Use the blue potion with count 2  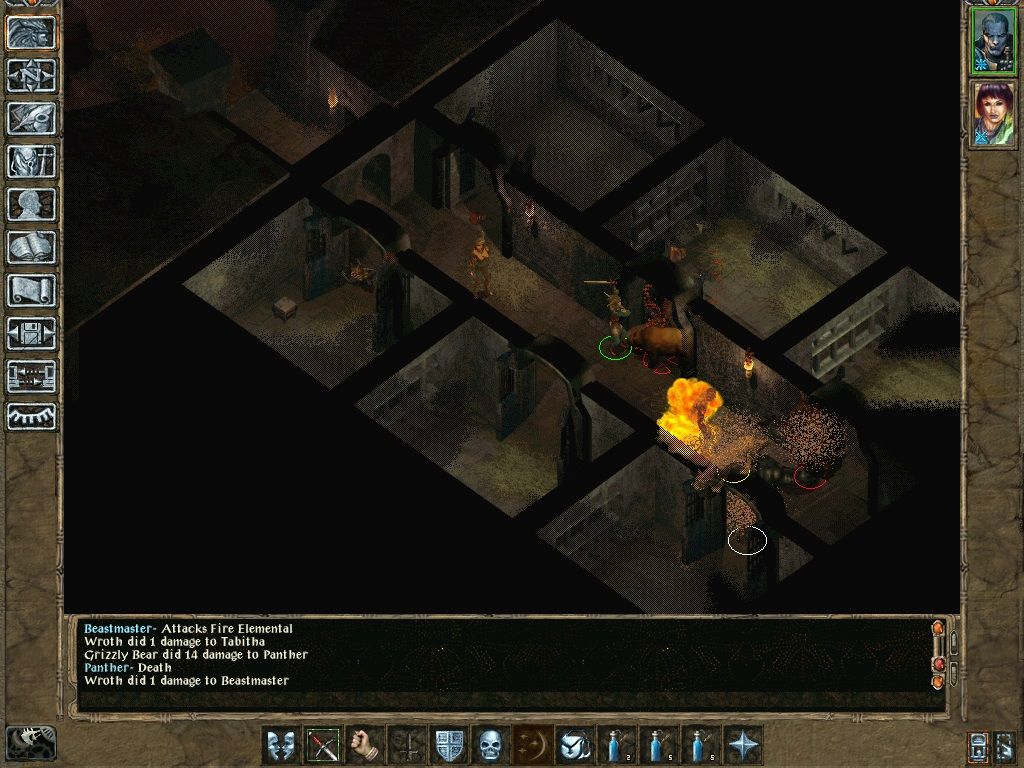617,745
